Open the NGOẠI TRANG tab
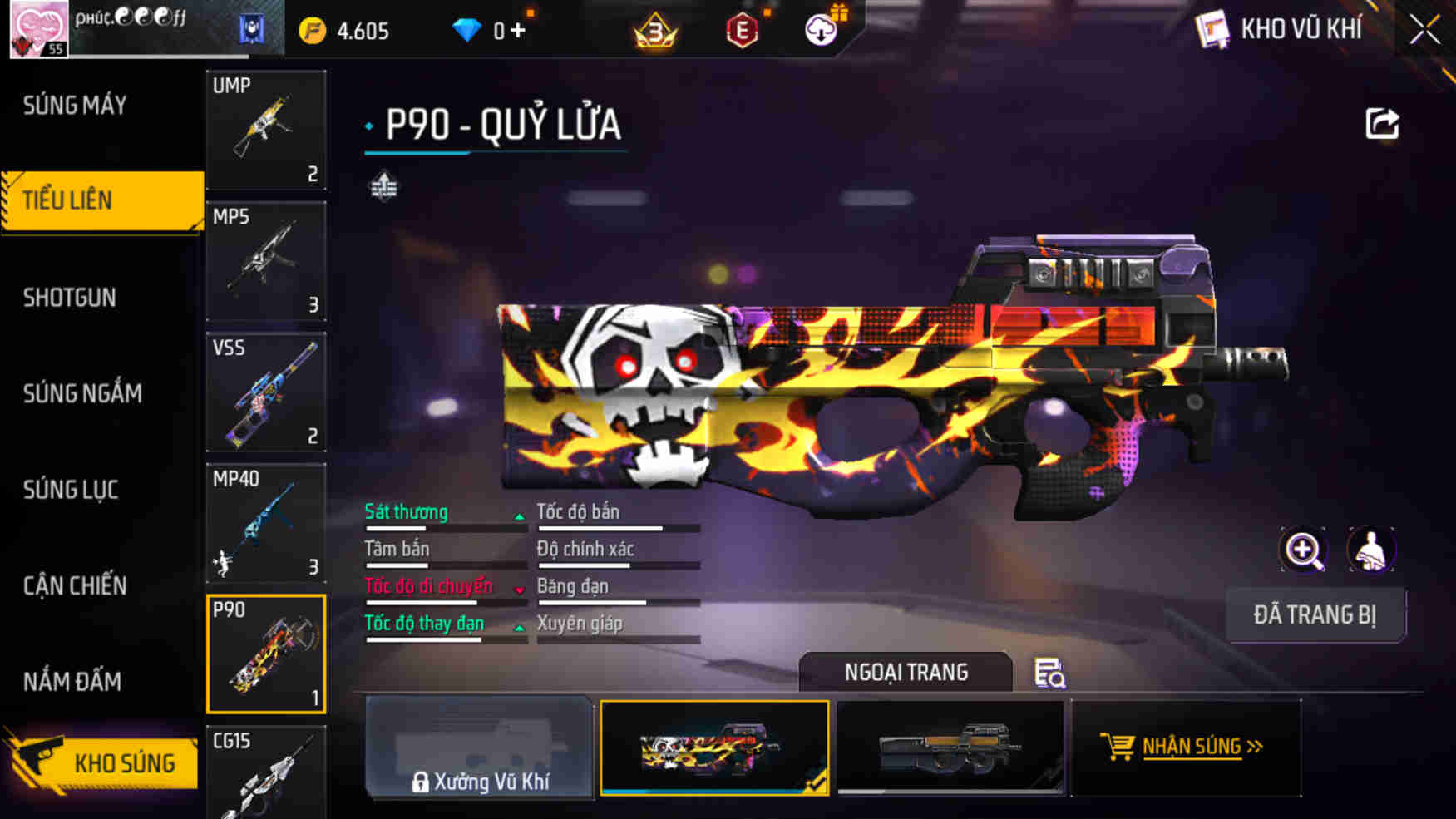1456x819 pixels. click(906, 672)
